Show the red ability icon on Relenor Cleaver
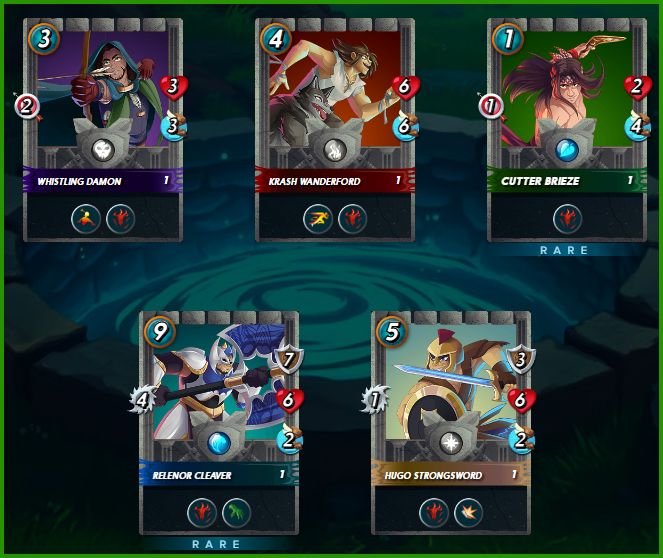 (x=202, y=511)
